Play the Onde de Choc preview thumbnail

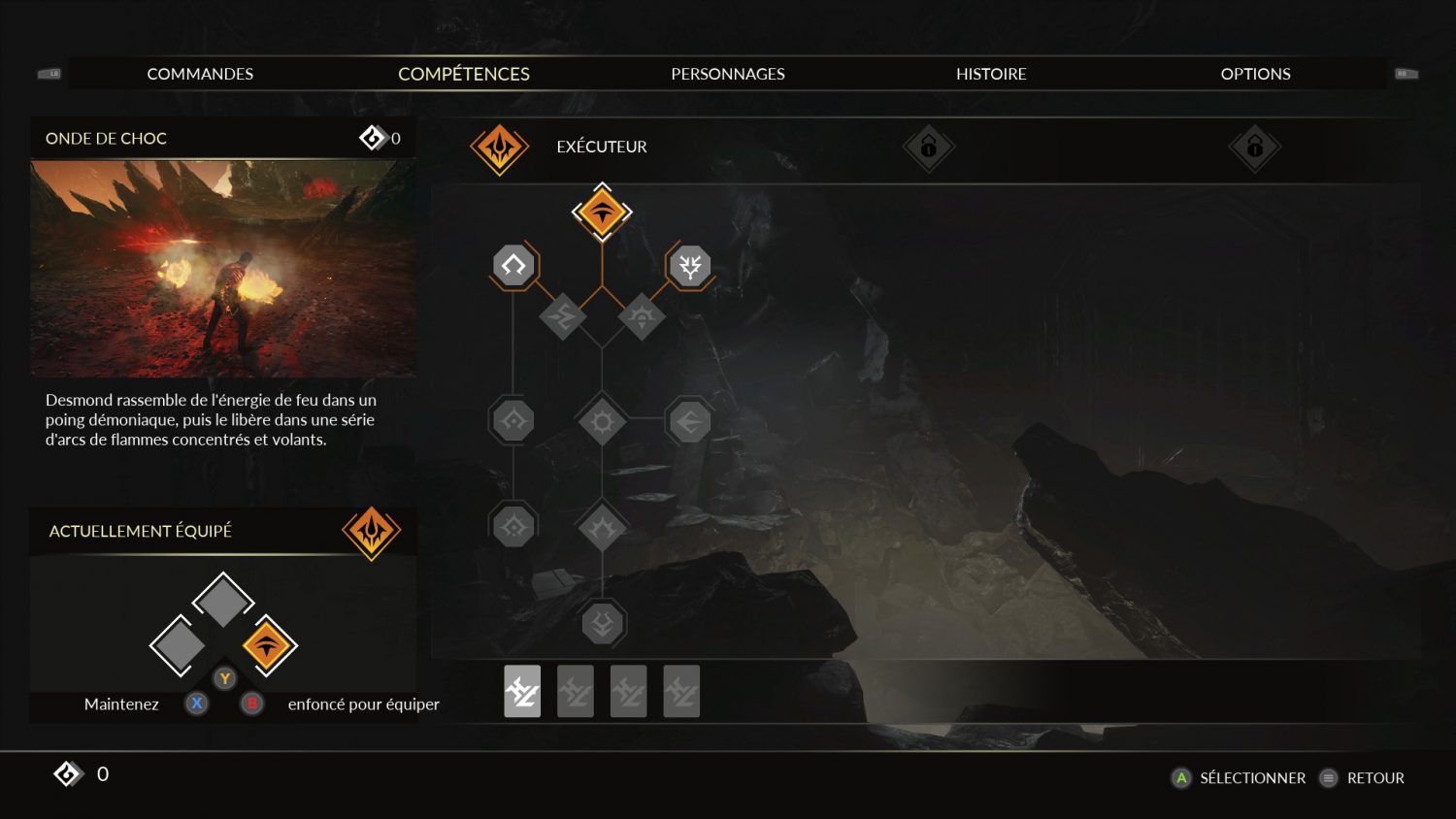click(x=223, y=268)
